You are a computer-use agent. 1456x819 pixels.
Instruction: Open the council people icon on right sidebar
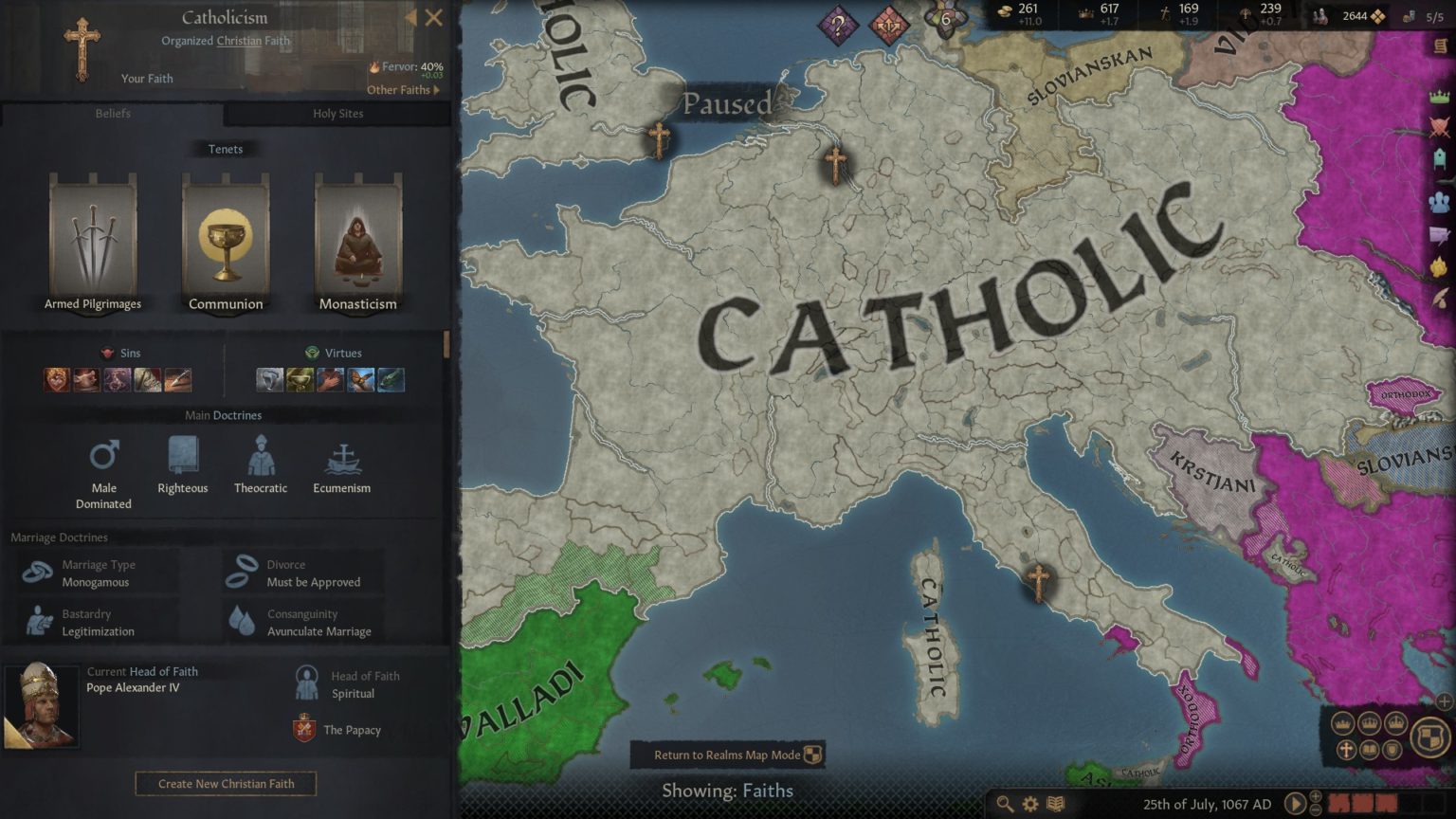pyautogui.click(x=1440, y=200)
